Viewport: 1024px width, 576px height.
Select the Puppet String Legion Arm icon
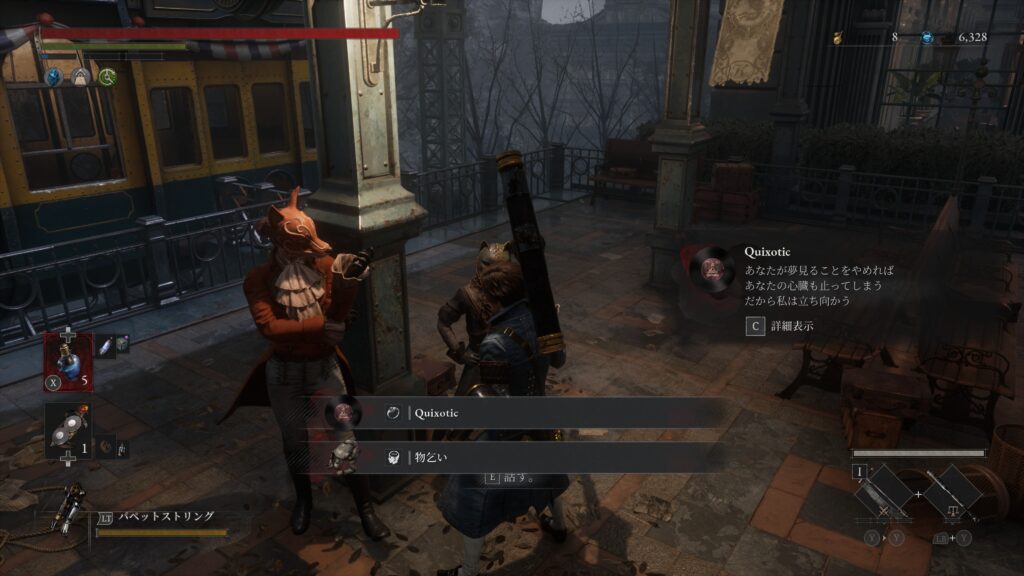click(x=72, y=504)
